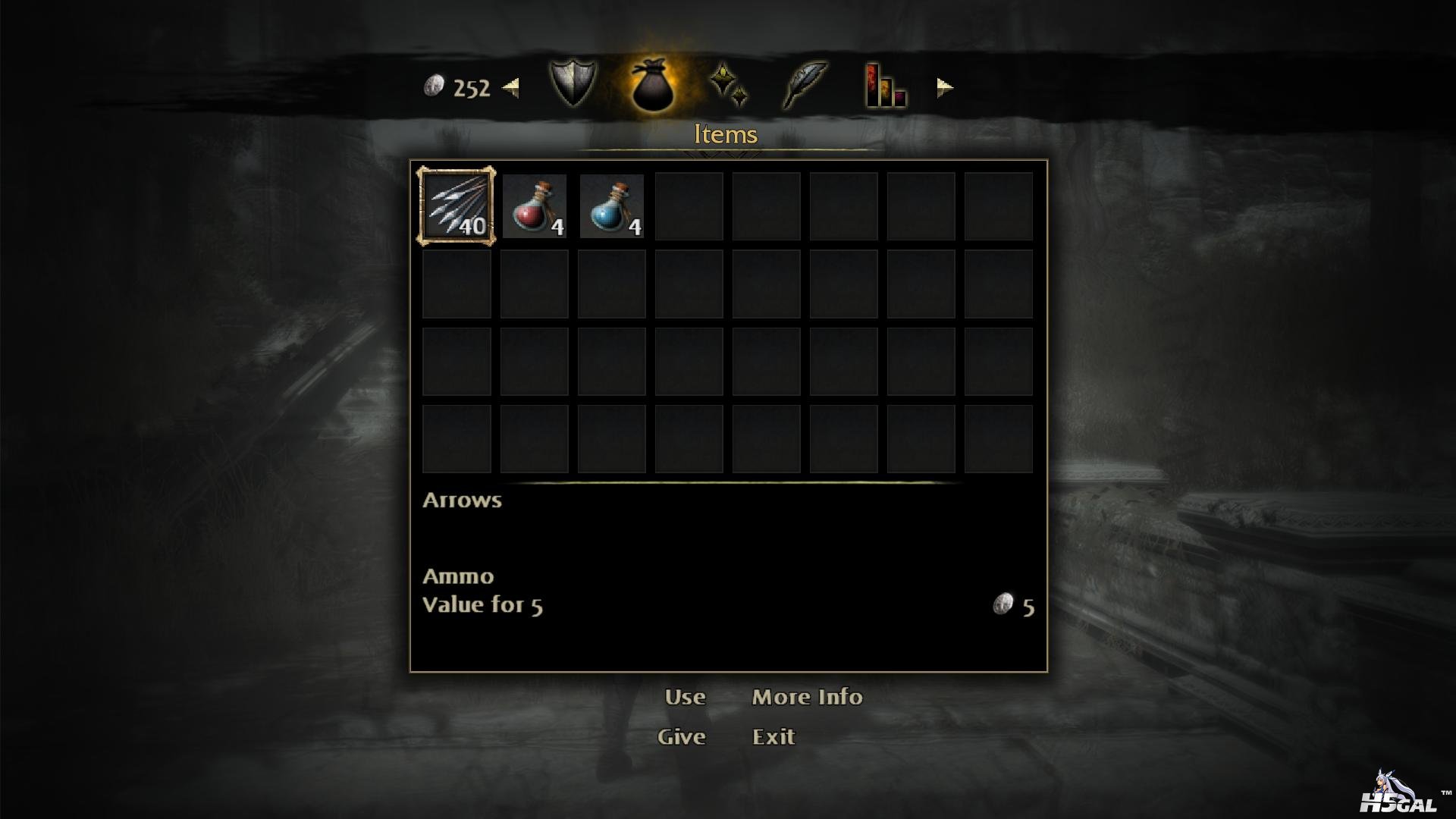Switch to the sparkle stars skills tab

(729, 84)
